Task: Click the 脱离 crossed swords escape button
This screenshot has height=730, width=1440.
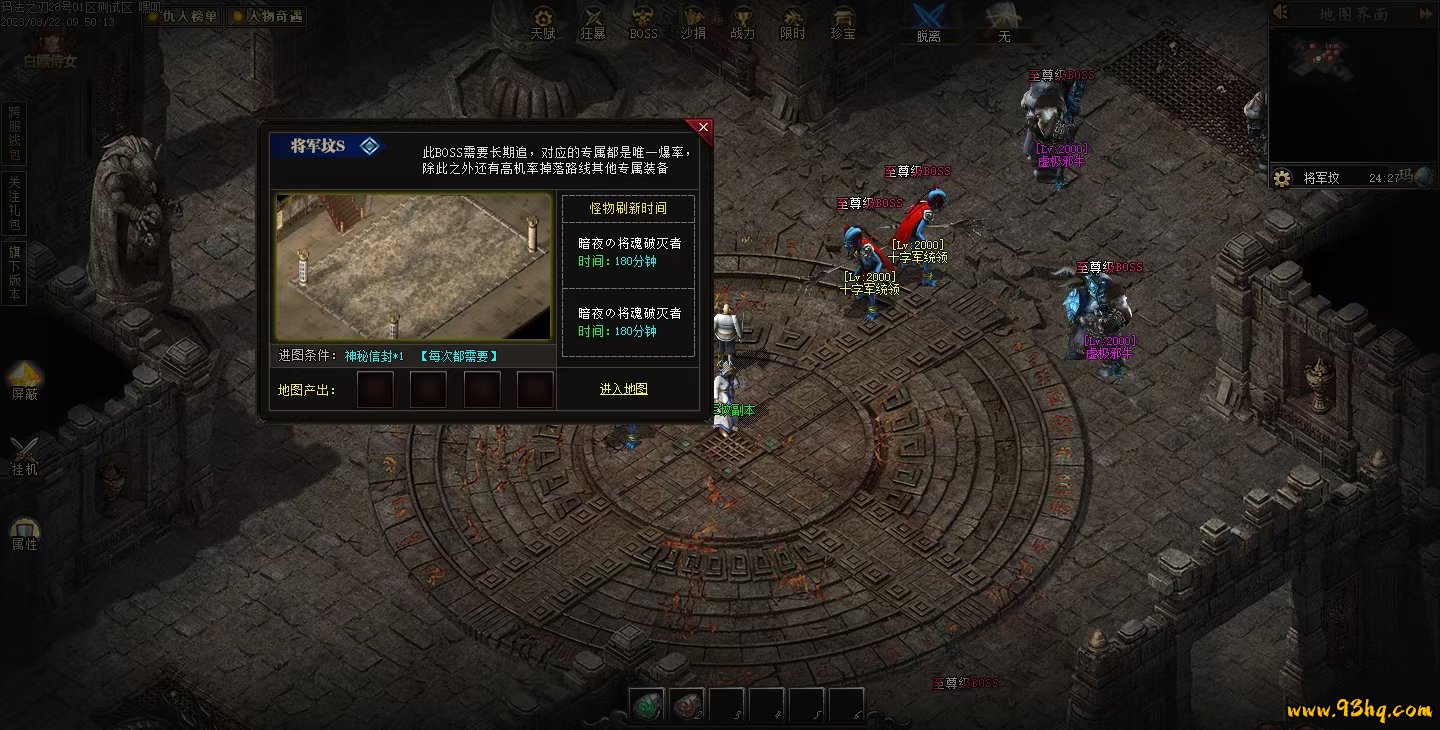Action: point(929,21)
